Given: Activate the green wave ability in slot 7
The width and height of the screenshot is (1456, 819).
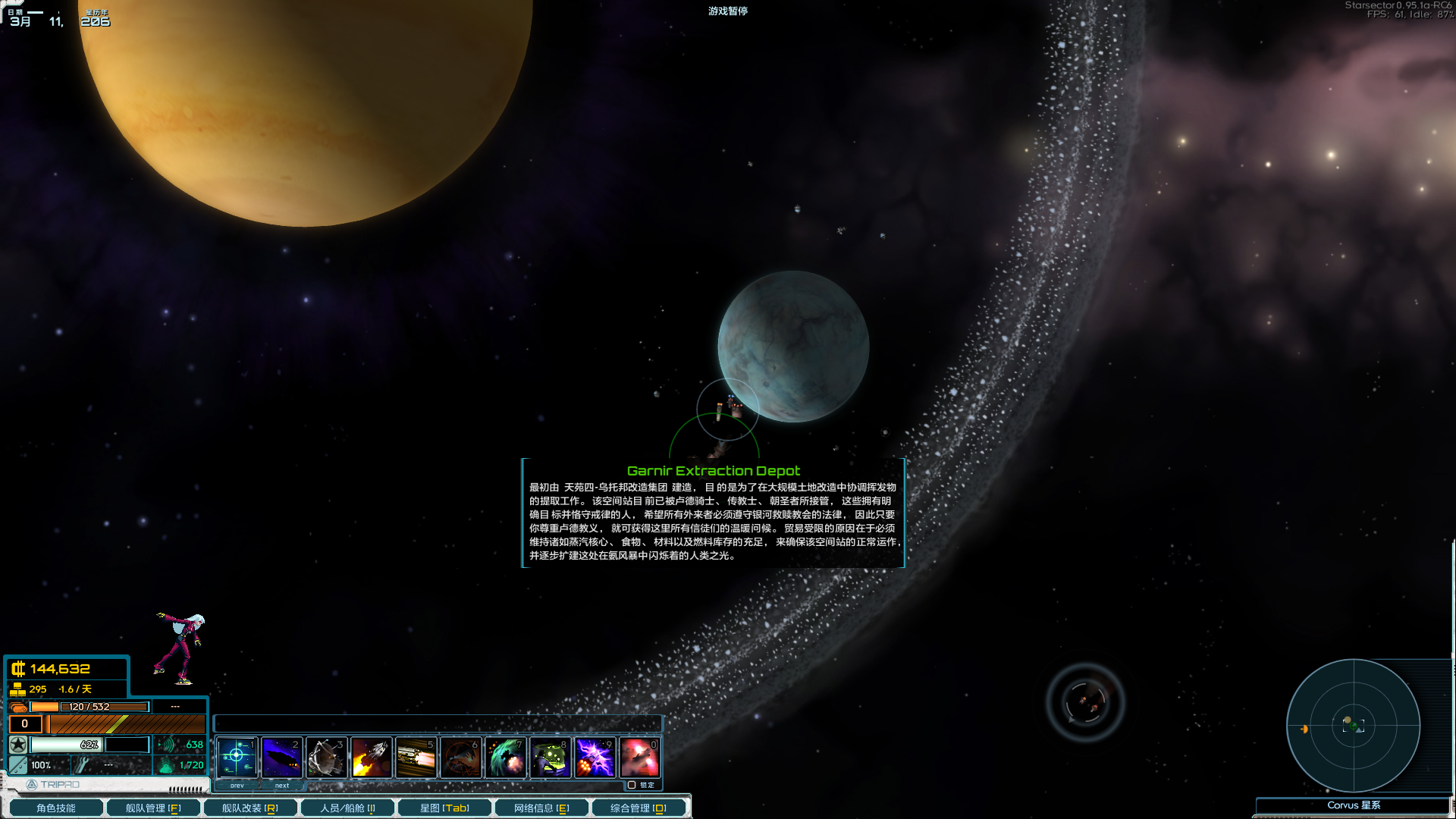Looking at the screenshot, I should point(505,757).
